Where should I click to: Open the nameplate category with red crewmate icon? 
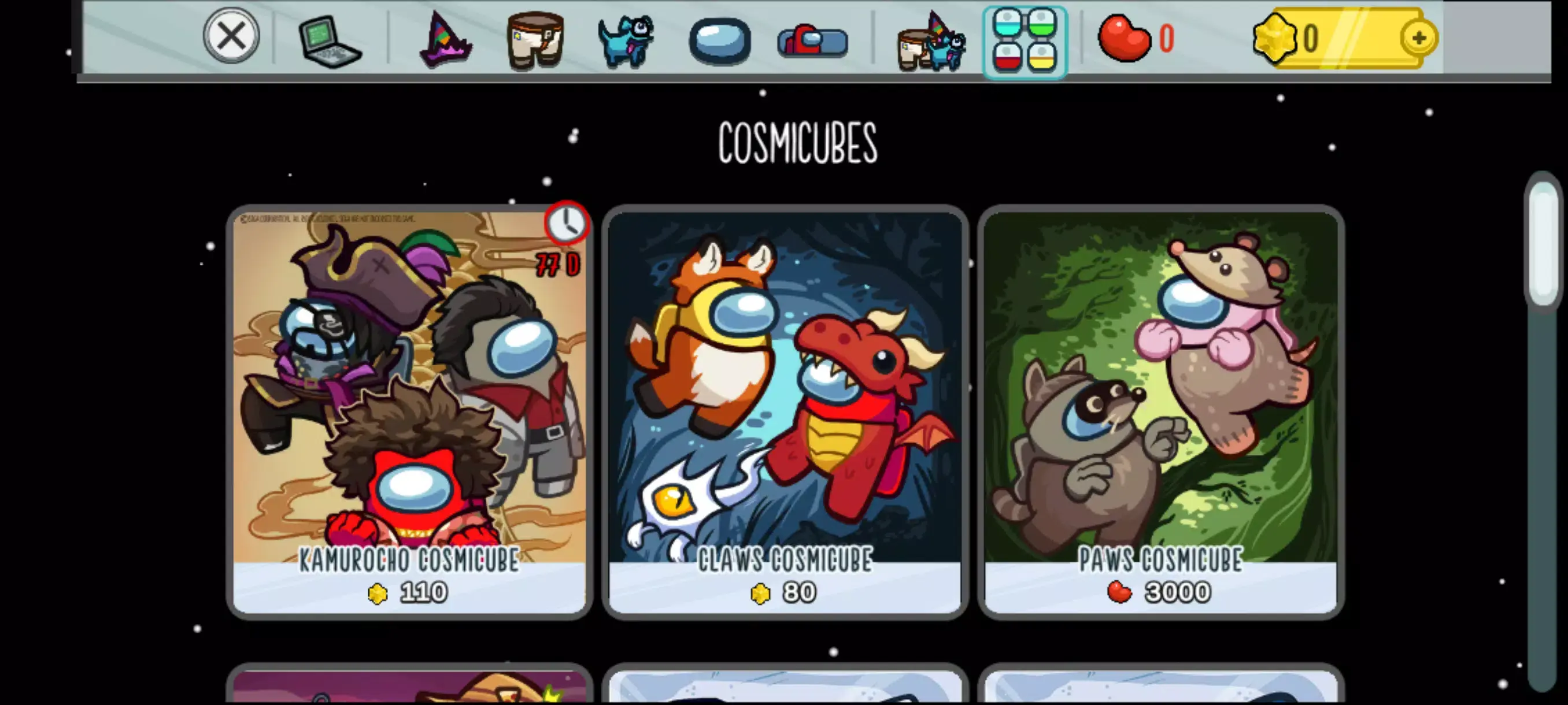point(812,39)
